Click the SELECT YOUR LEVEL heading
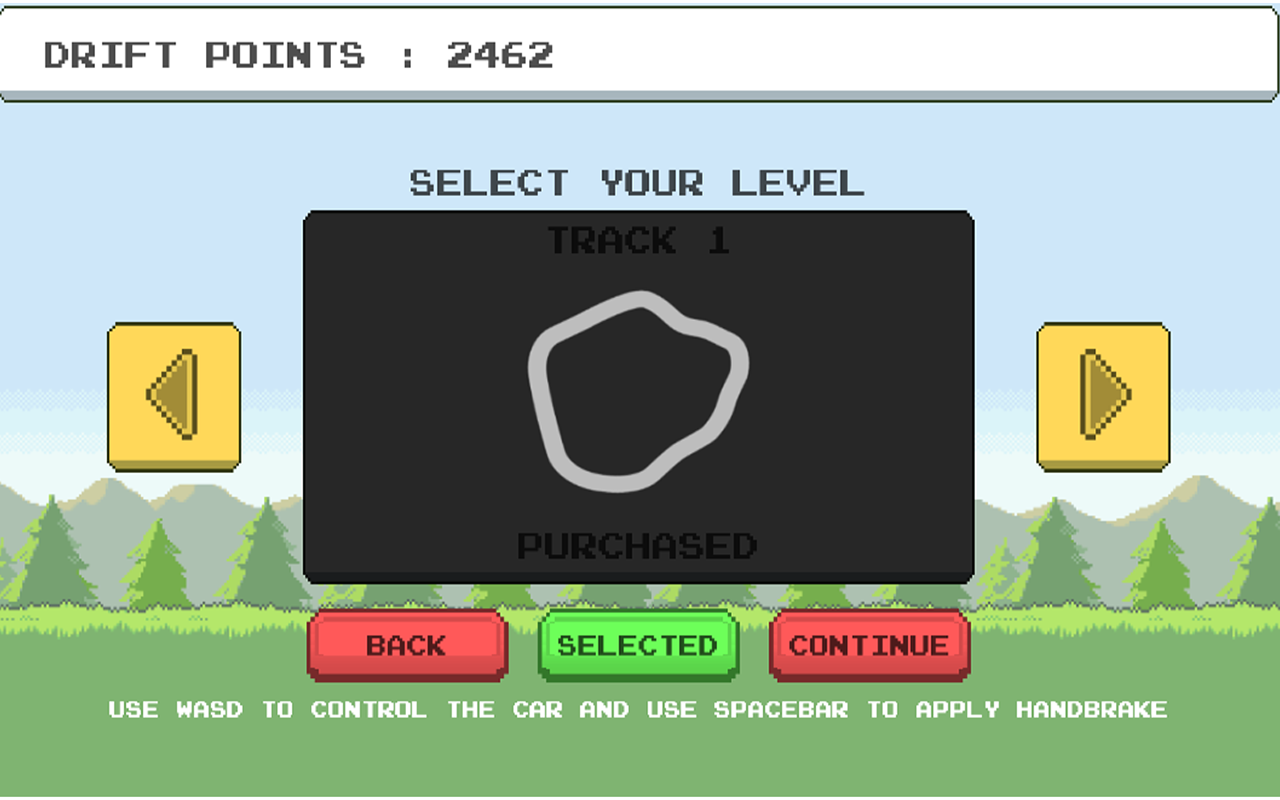1280x800 pixels. (x=636, y=182)
